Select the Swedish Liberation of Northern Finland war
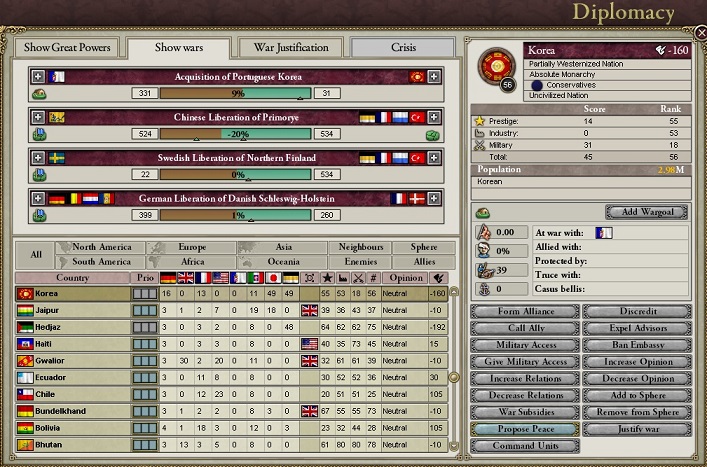This screenshot has height=467, width=707. coord(236,158)
